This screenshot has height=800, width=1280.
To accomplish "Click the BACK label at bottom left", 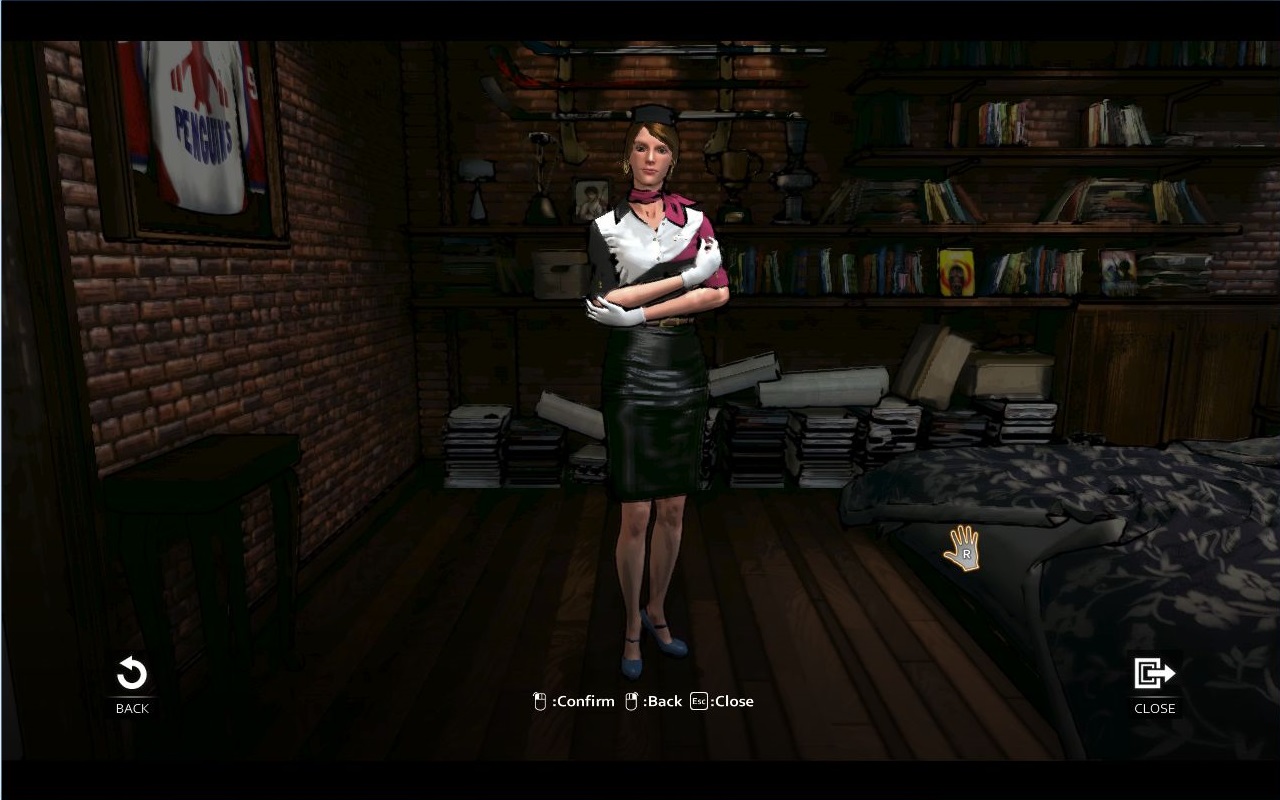I will [x=130, y=708].
